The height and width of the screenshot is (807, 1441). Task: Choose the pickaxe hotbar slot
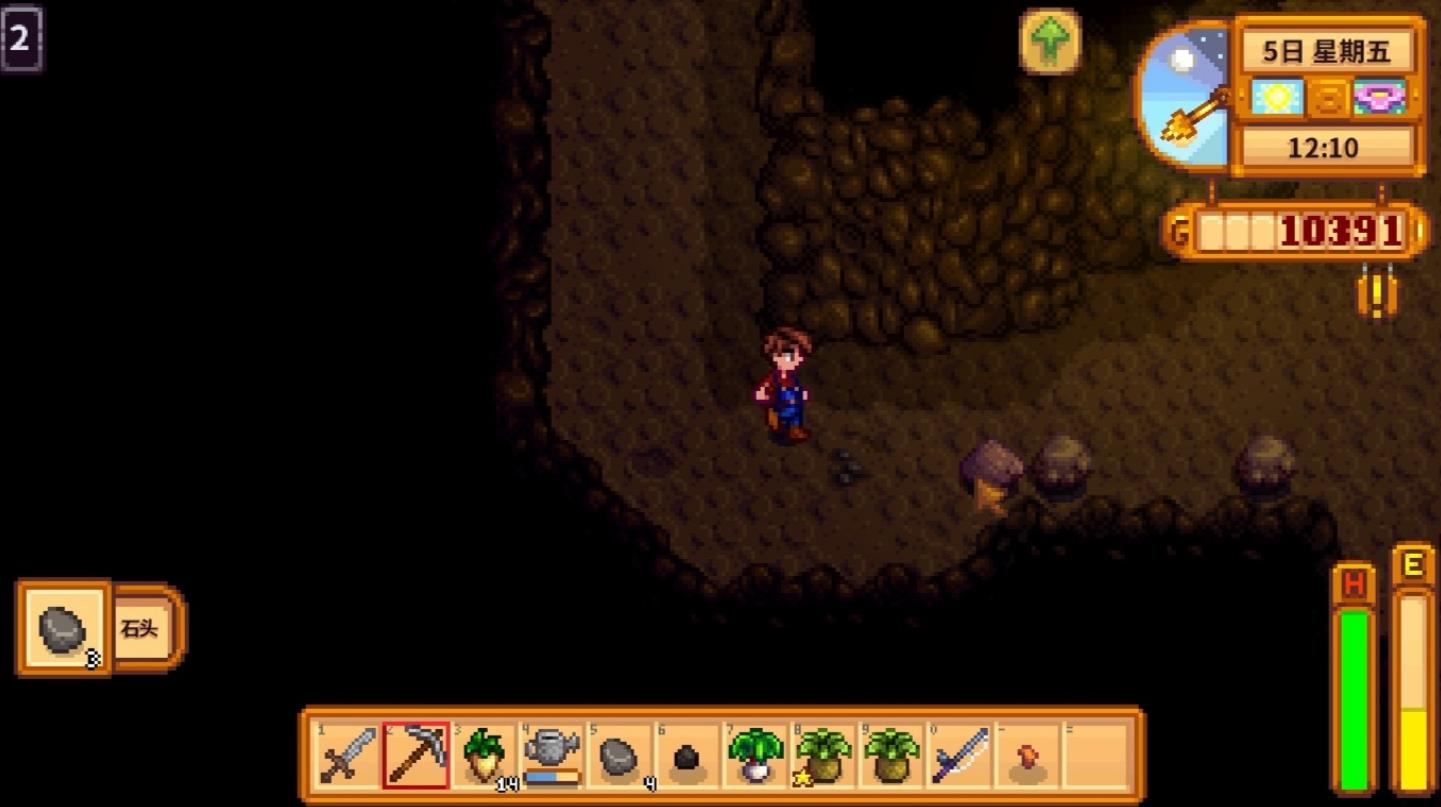pos(415,756)
